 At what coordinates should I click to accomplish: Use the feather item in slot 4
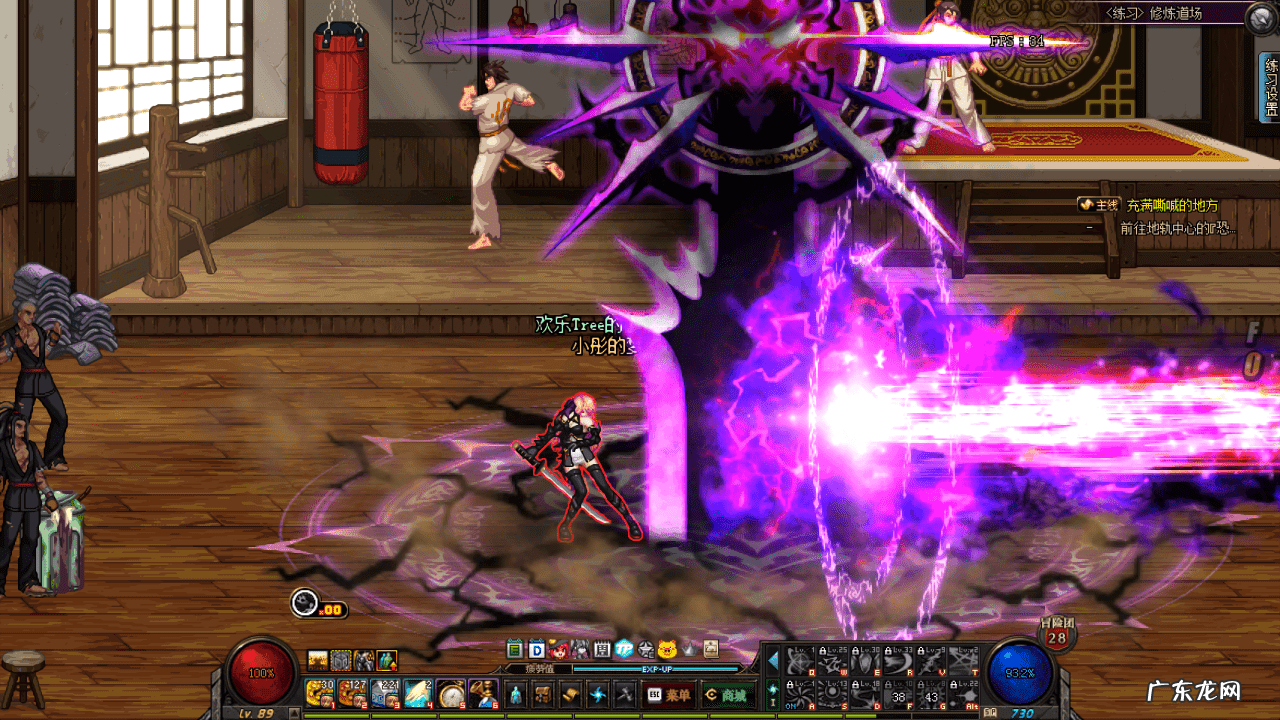tap(418, 692)
